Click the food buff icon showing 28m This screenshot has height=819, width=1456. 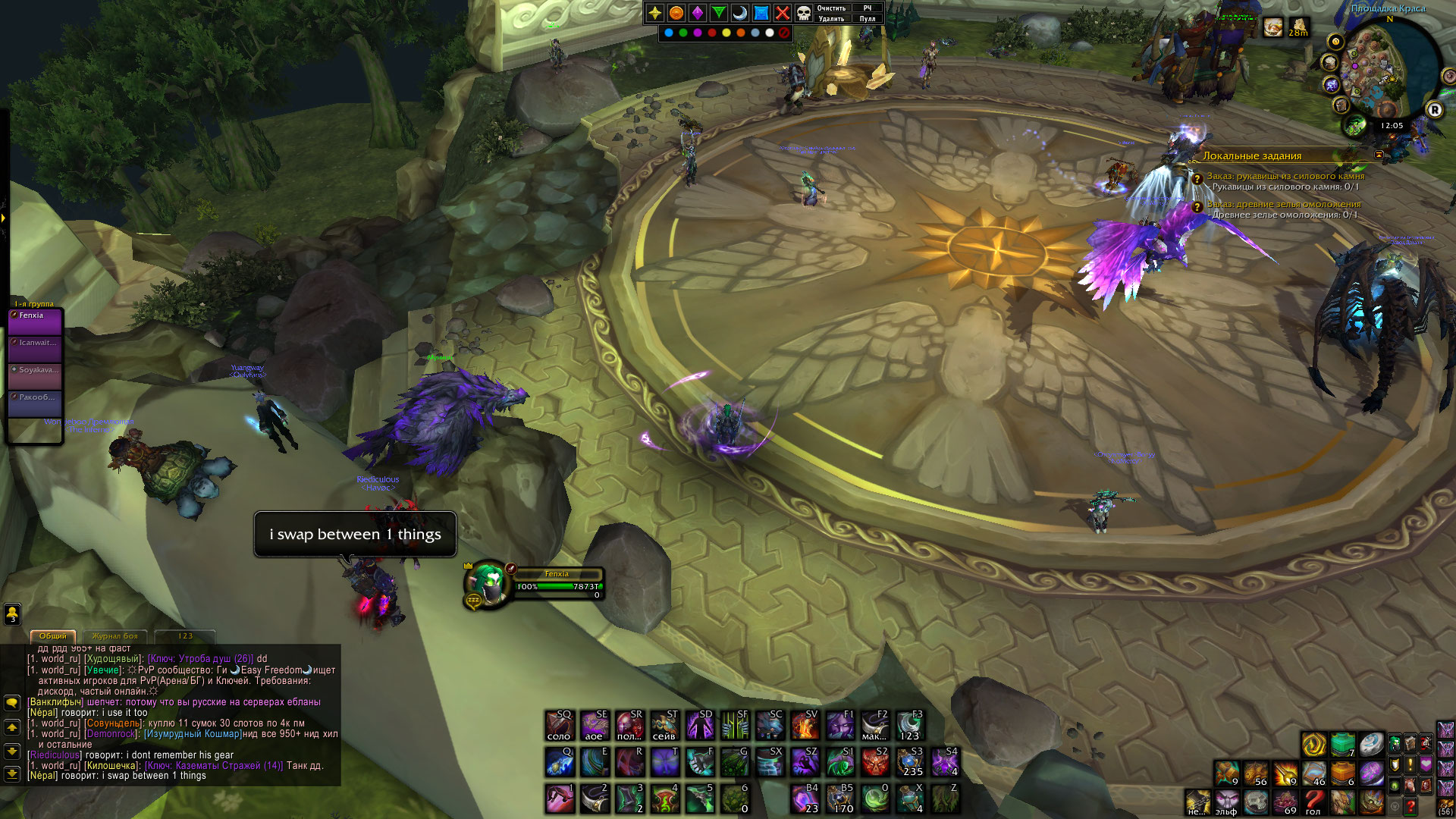[1298, 28]
